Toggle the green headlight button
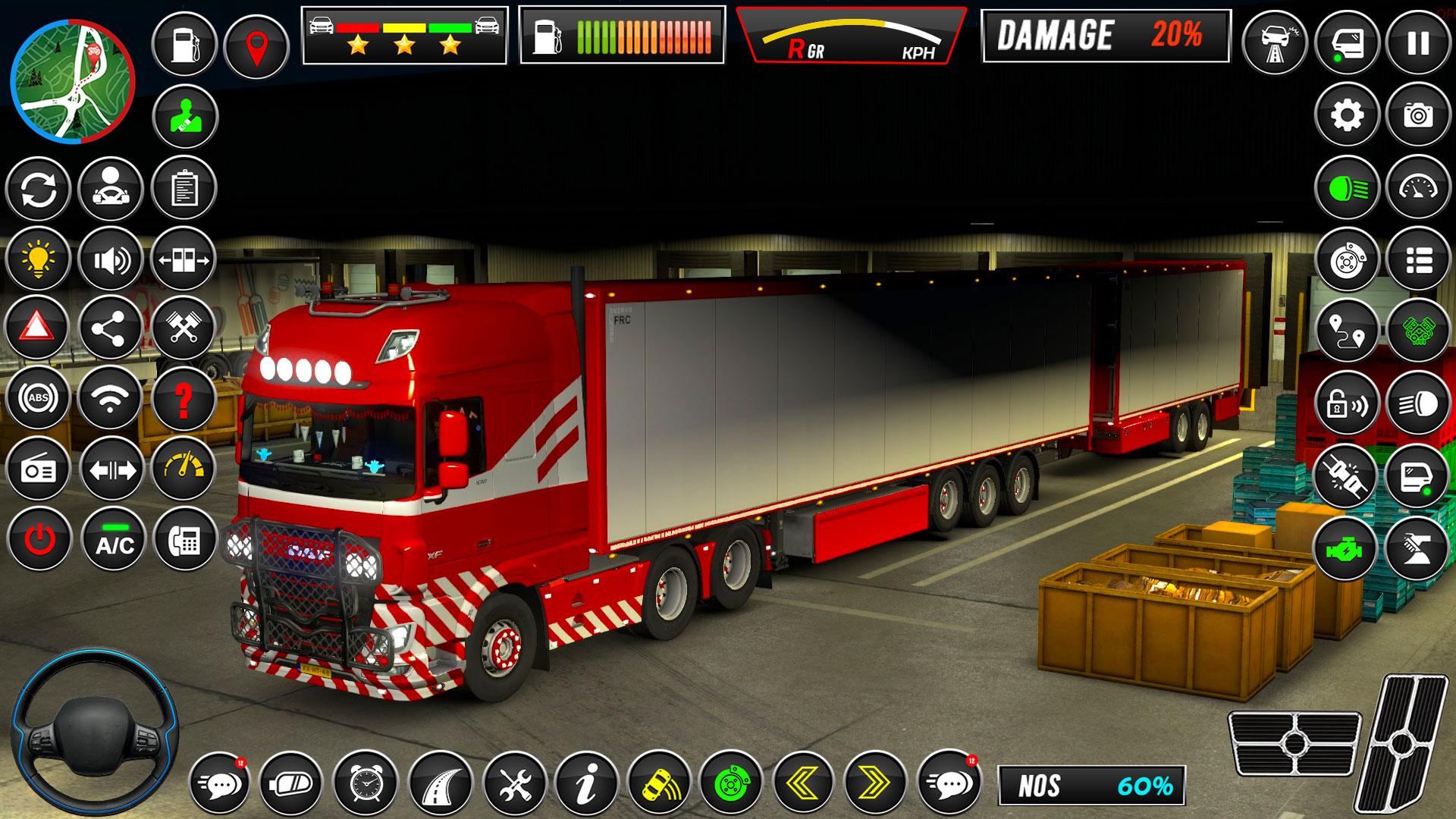1456x819 pixels. [x=1347, y=187]
